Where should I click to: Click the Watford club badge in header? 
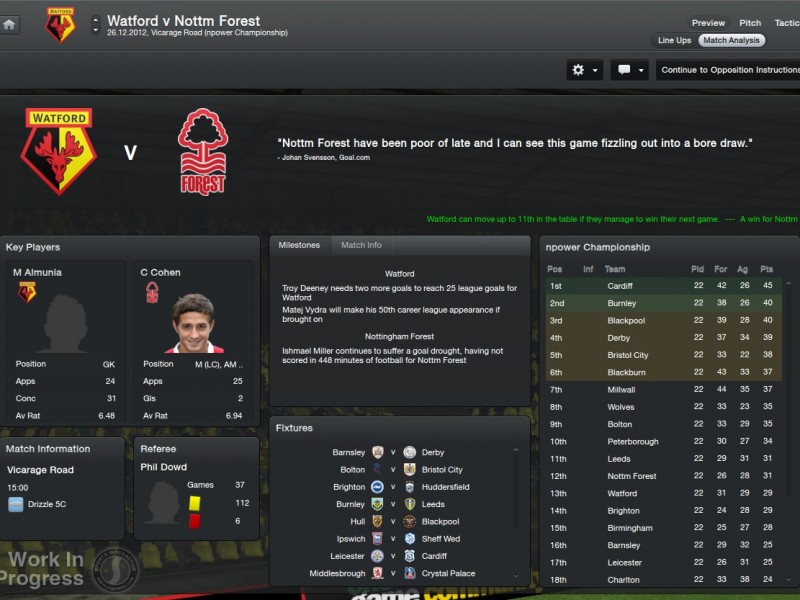(60, 25)
